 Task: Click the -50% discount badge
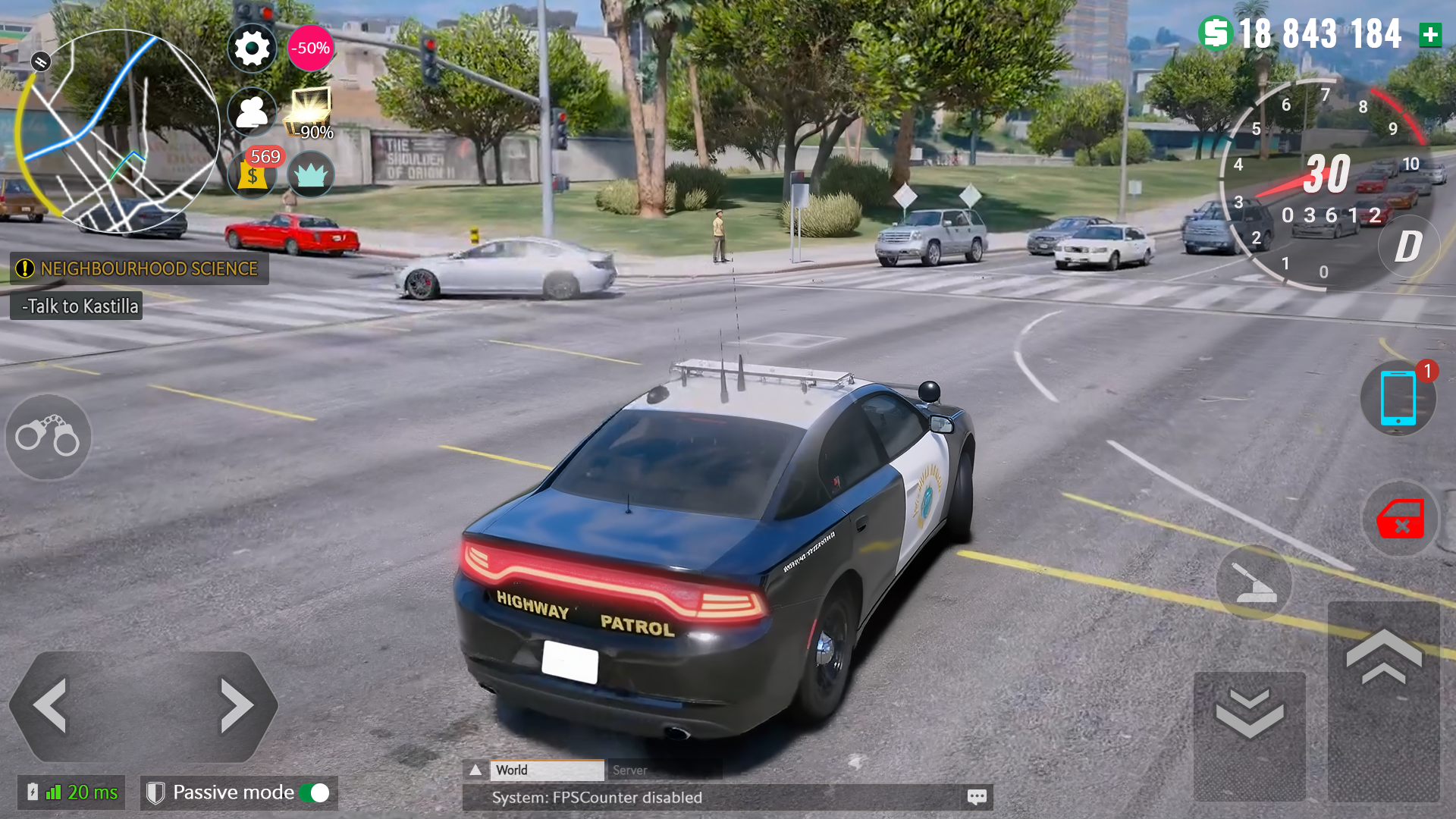click(309, 47)
